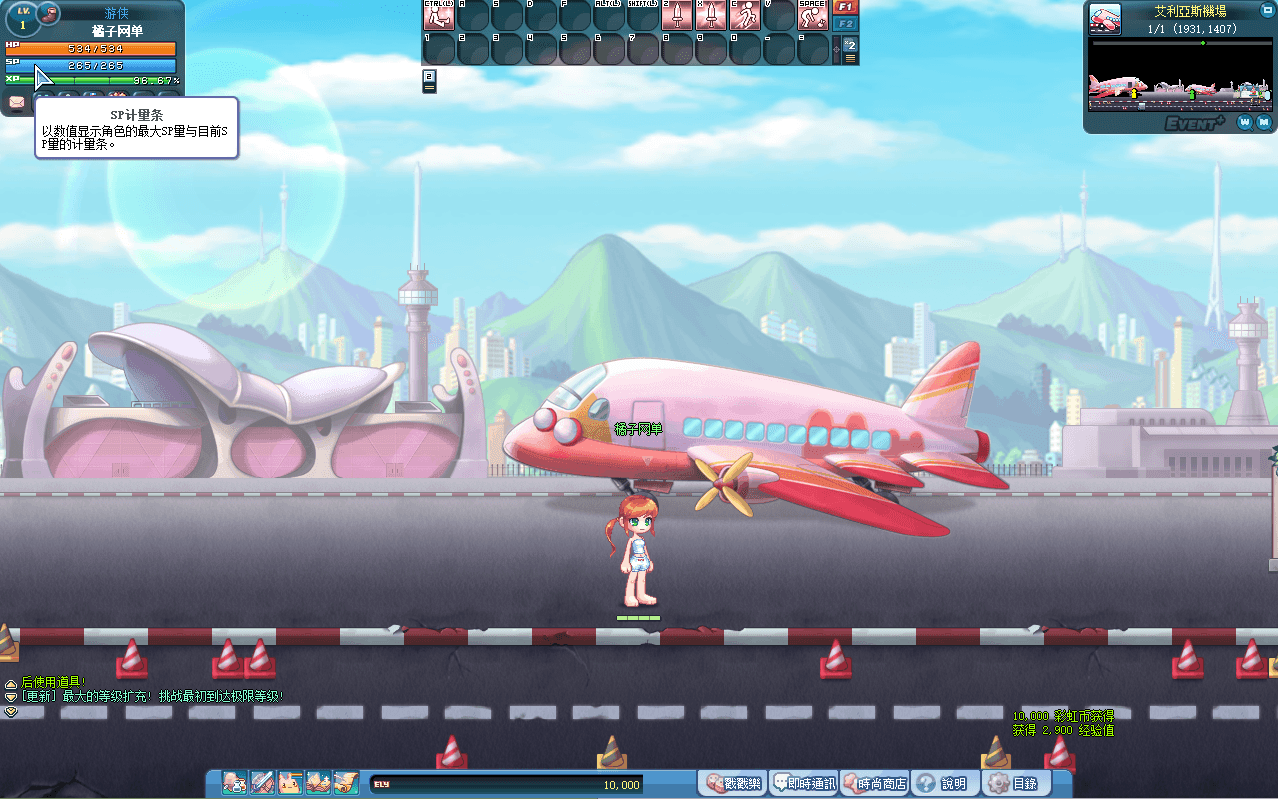Activate the sitting skill on CTRL slot
Viewport: 1278px width, 799px height.
pyautogui.click(x=439, y=15)
